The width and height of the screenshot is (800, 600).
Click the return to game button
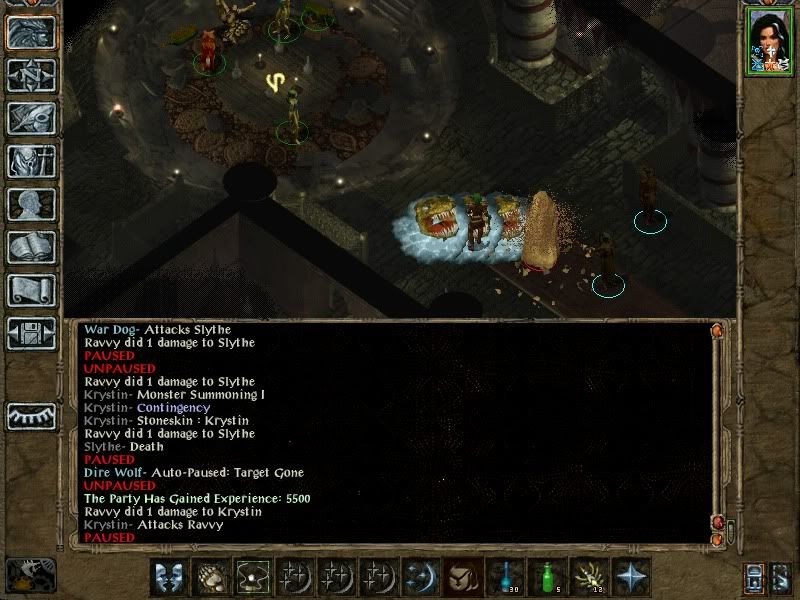31,32
